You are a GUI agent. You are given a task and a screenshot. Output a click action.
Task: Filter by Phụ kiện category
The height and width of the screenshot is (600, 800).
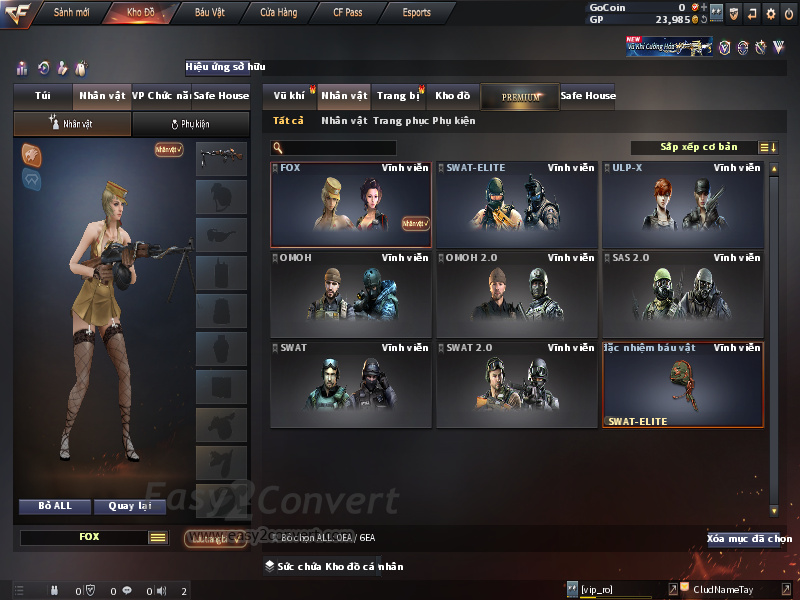pos(452,121)
